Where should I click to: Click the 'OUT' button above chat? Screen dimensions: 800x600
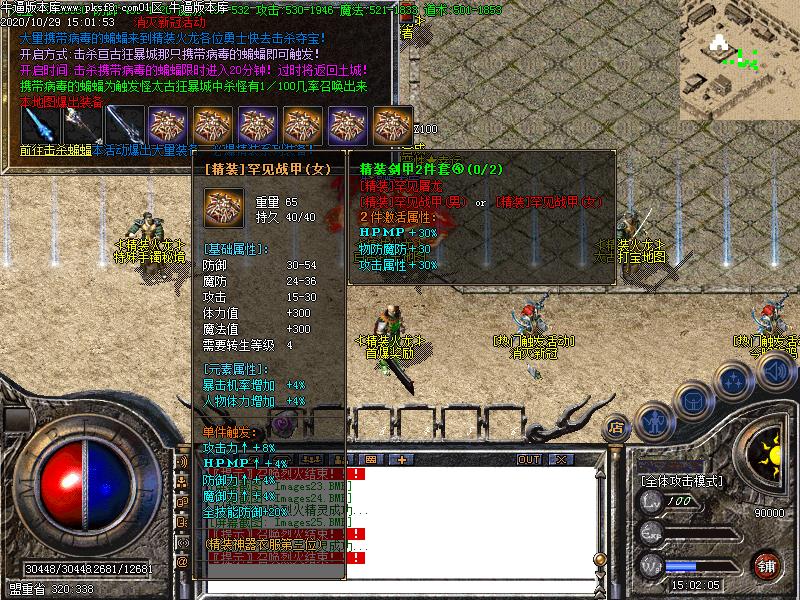(x=529, y=459)
